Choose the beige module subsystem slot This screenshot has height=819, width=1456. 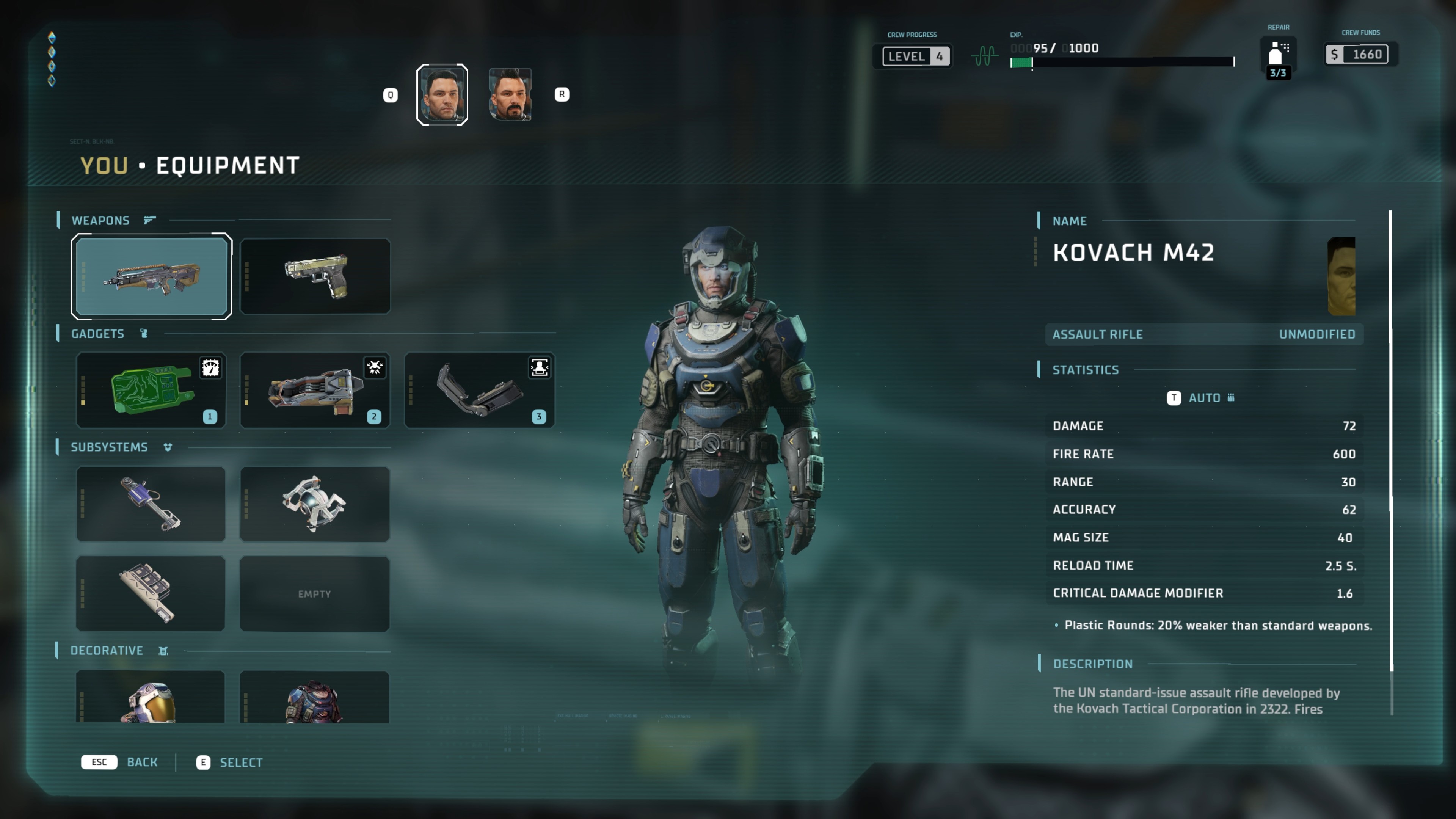click(151, 593)
